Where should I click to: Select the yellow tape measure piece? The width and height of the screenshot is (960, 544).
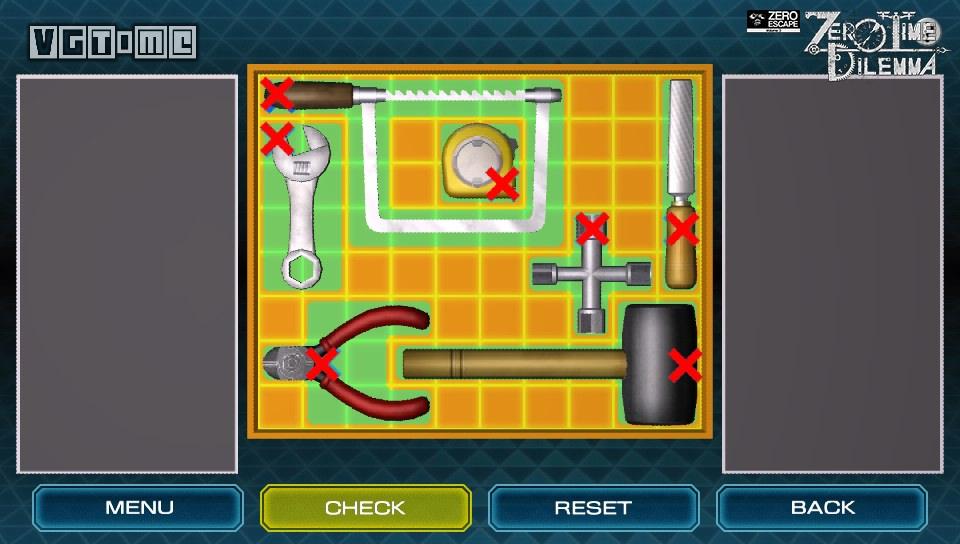coord(477,160)
